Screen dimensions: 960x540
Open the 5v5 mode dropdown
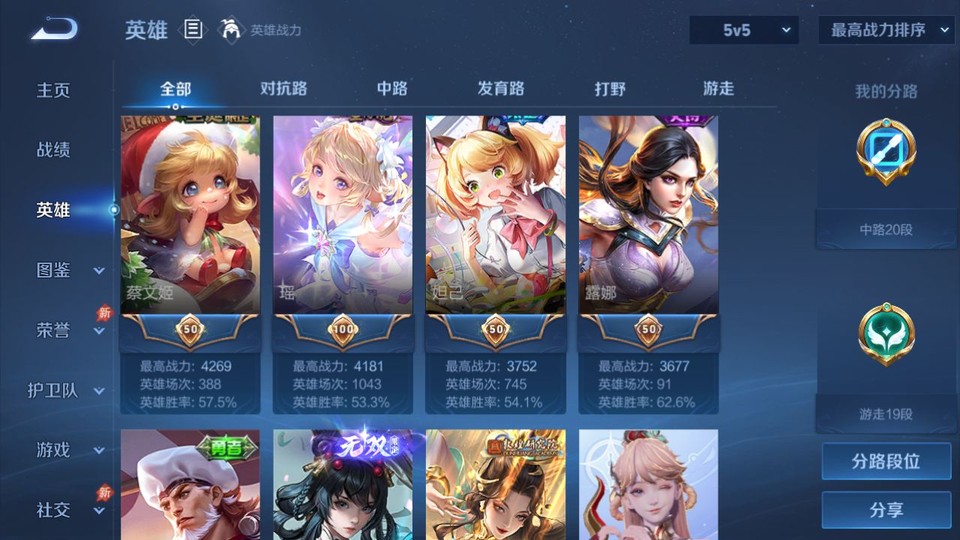pyautogui.click(x=744, y=30)
